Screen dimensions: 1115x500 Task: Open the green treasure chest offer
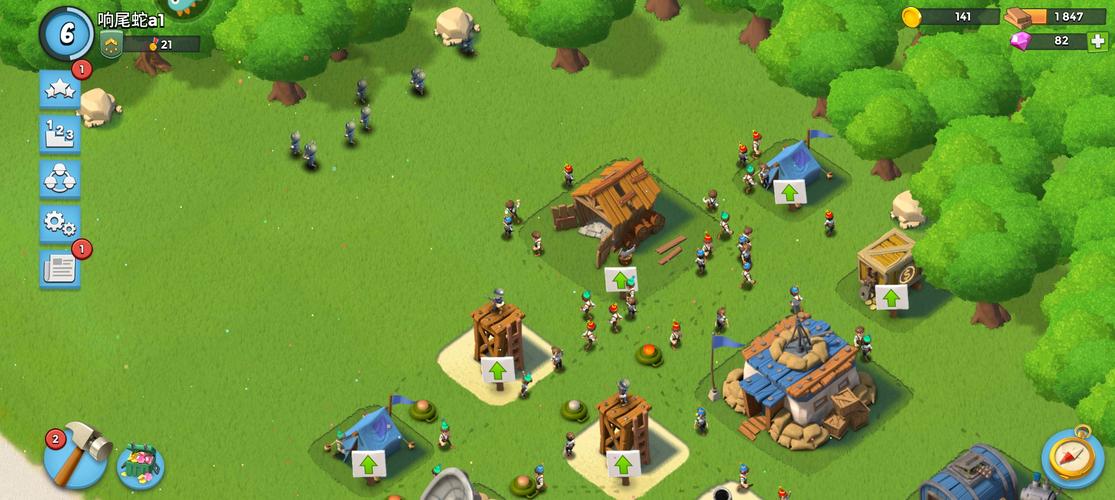[x=140, y=464]
